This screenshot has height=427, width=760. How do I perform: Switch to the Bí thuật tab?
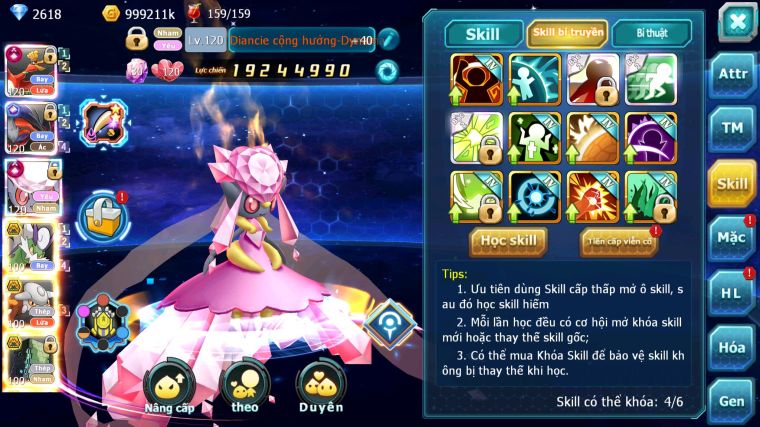pos(650,33)
